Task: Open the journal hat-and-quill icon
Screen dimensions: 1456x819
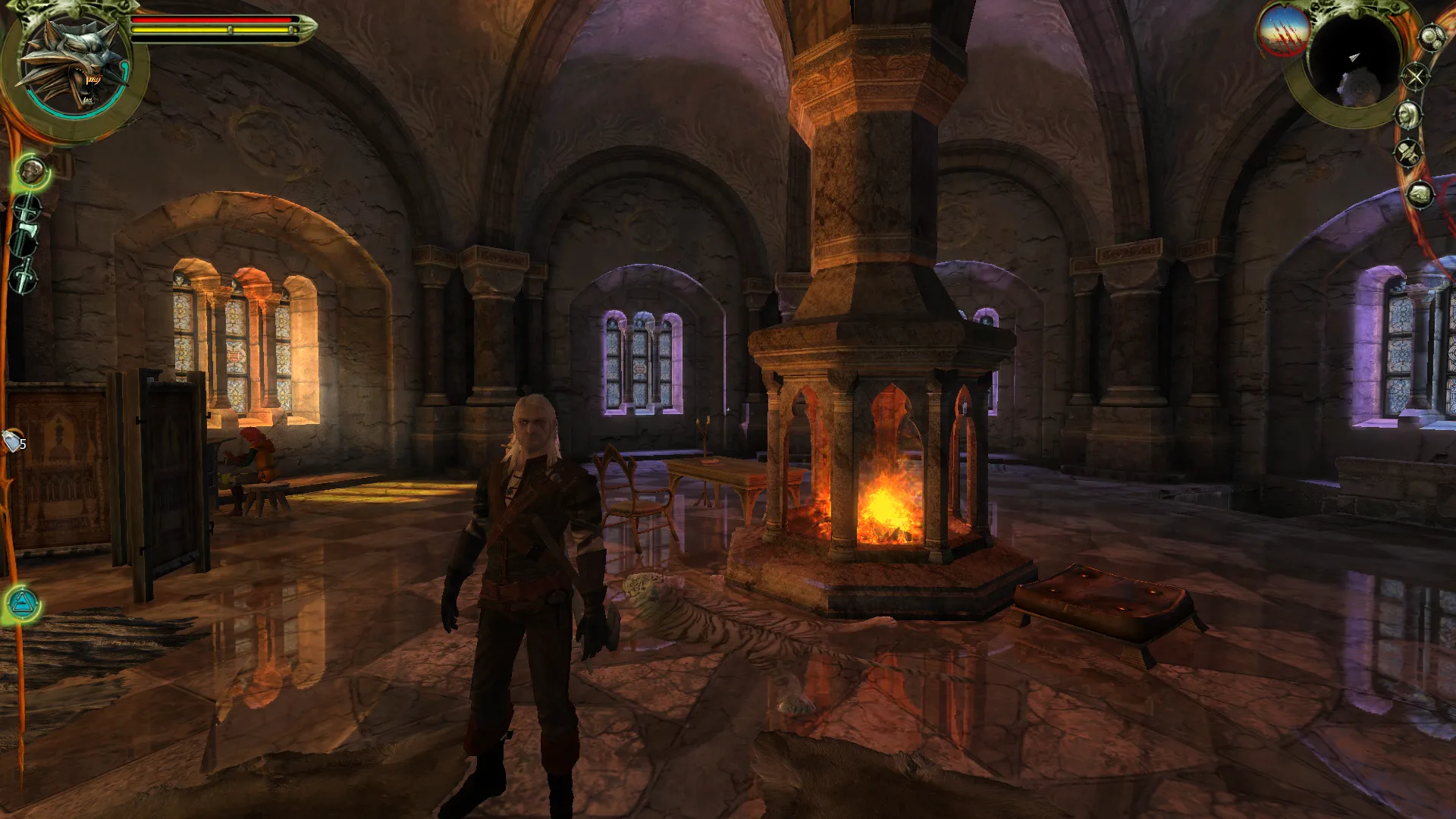Action: pos(1408,154)
